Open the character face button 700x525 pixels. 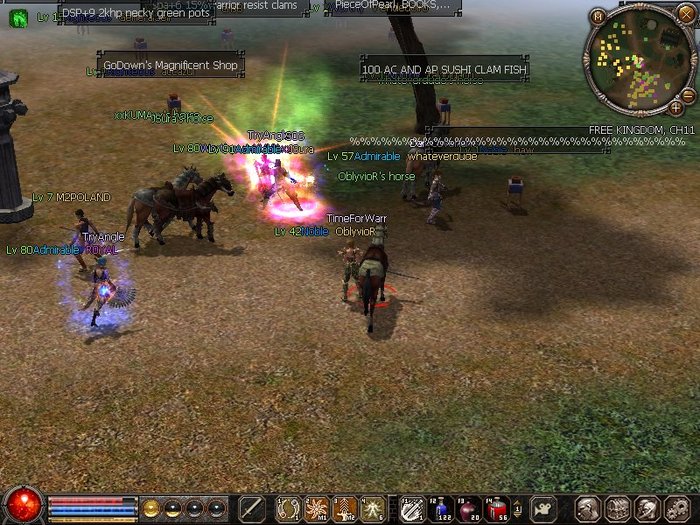tap(590, 508)
